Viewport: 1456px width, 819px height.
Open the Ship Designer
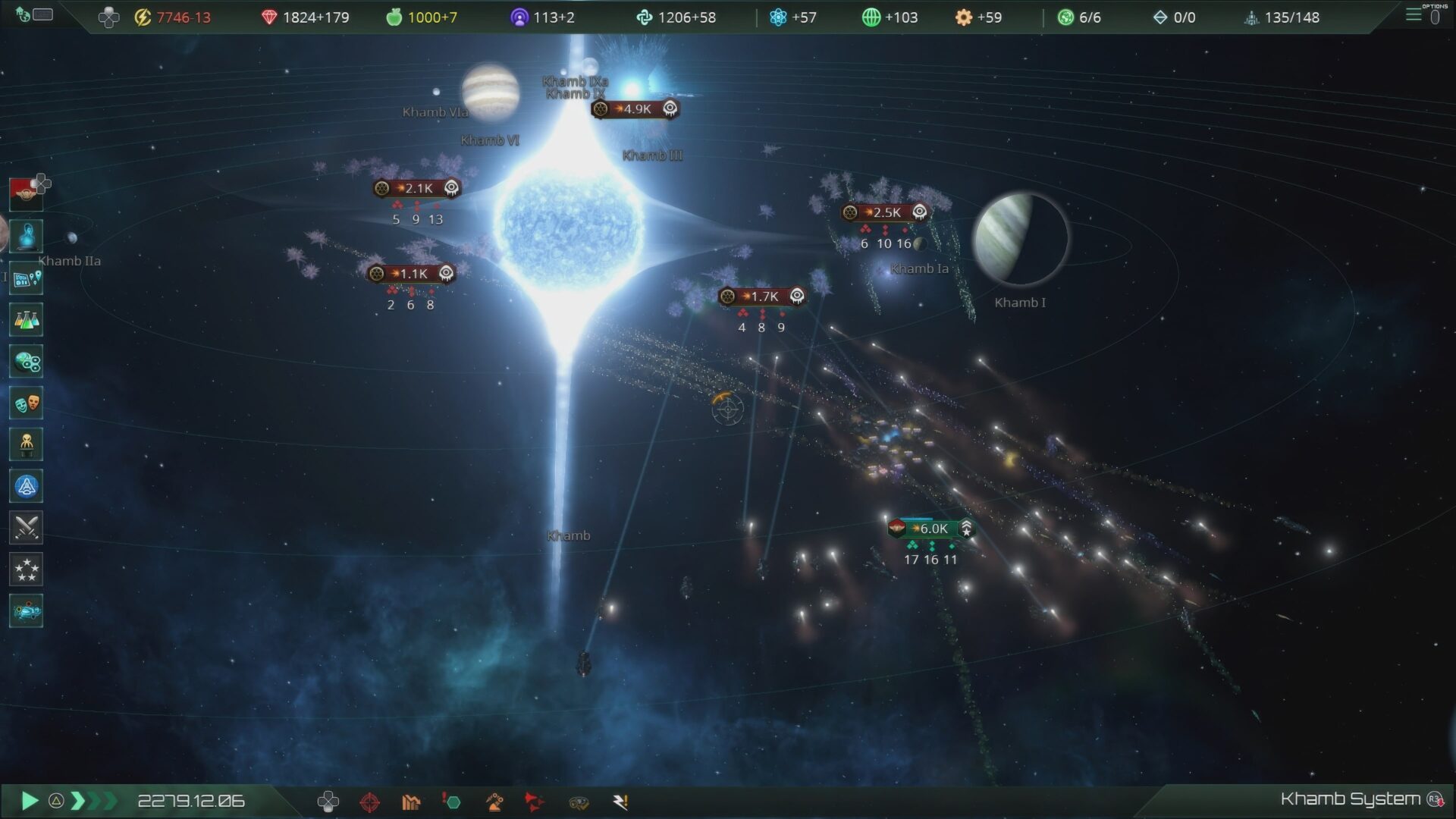point(27,486)
